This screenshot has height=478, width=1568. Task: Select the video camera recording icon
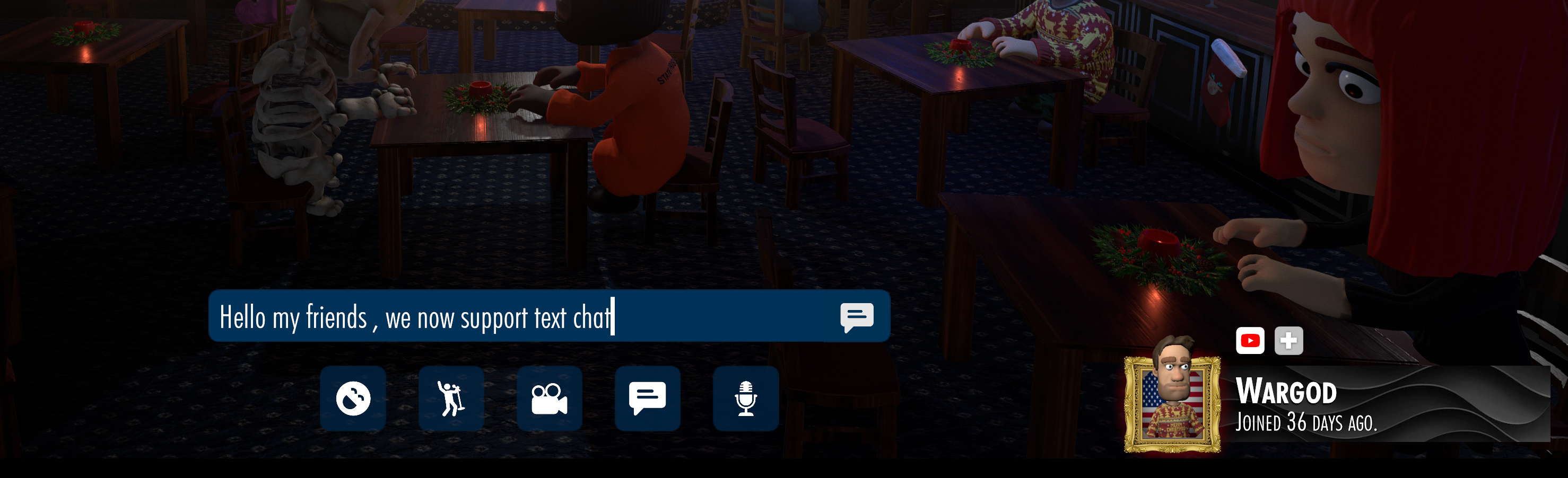[549, 400]
